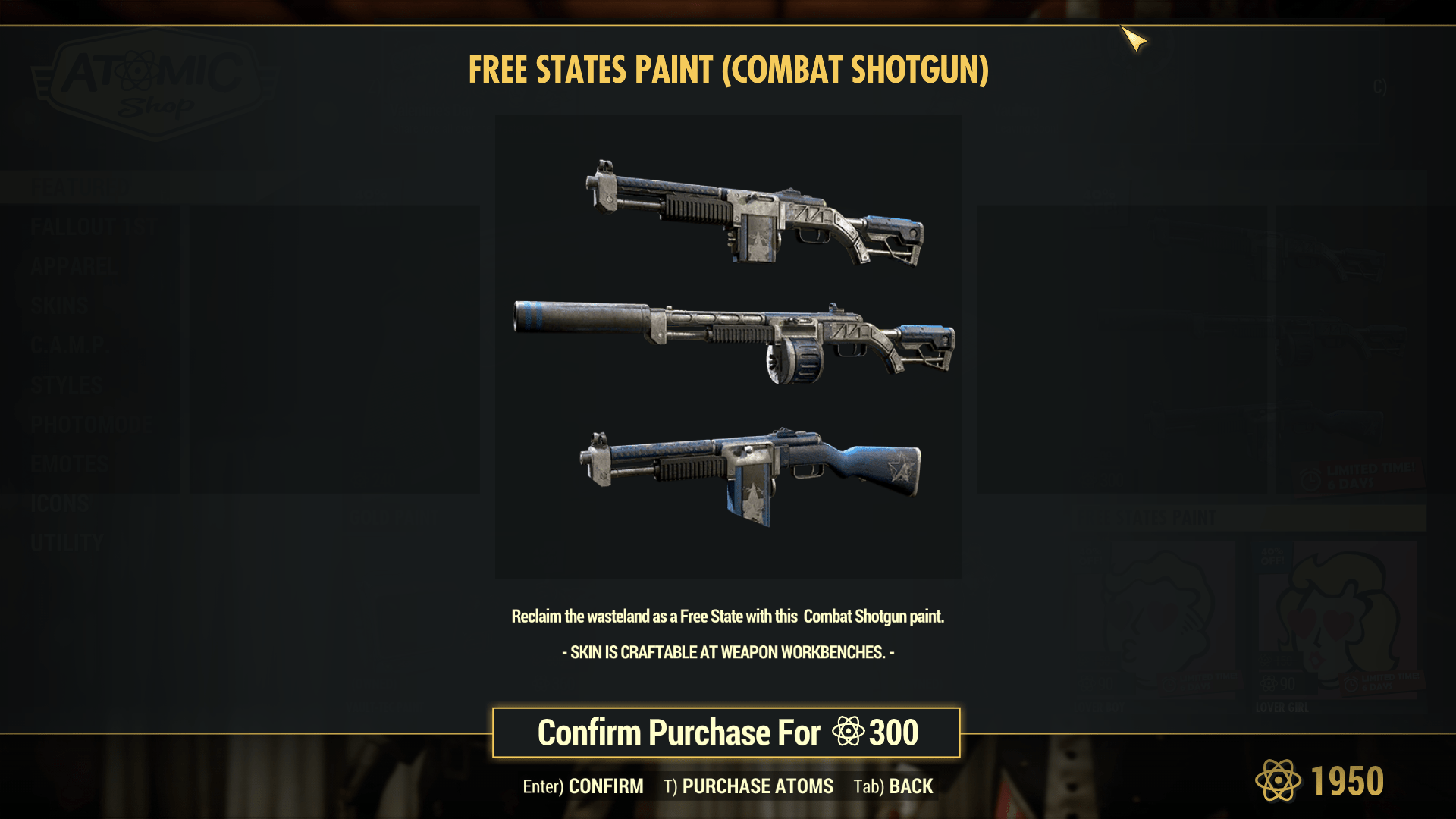Click the atom price icon on Lover Boy card

tap(1087, 683)
